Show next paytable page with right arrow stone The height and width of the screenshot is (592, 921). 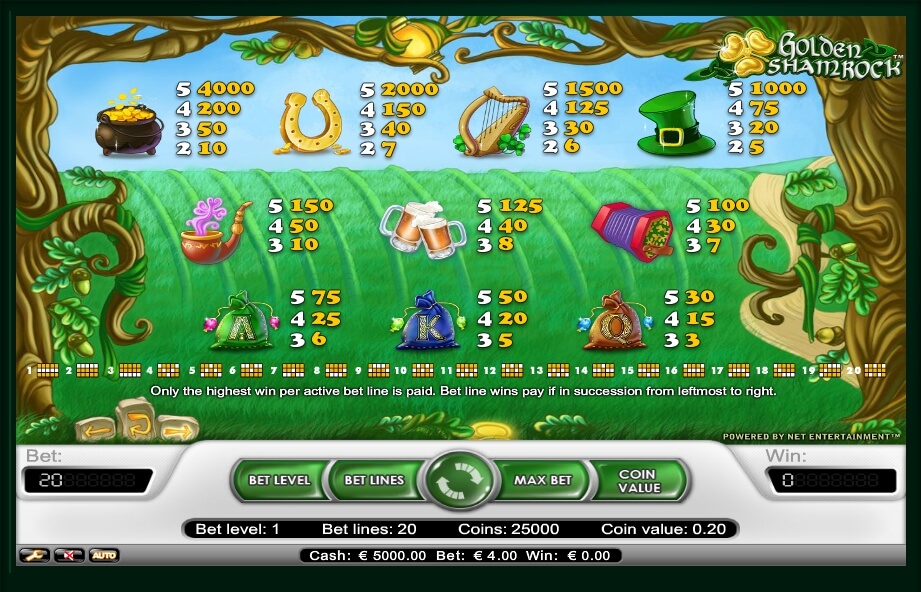coord(176,430)
